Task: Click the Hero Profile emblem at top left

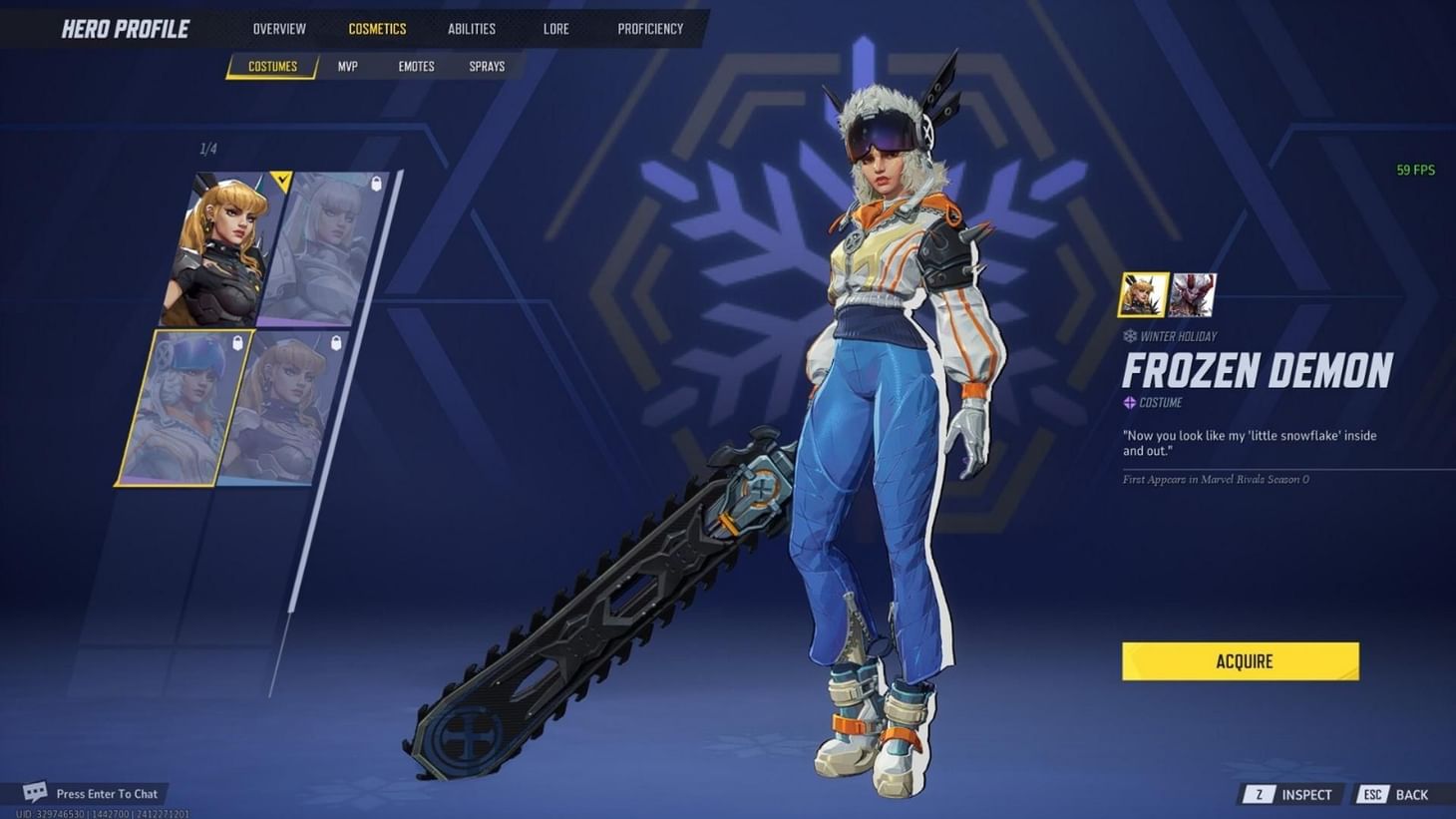Action: [x=124, y=28]
